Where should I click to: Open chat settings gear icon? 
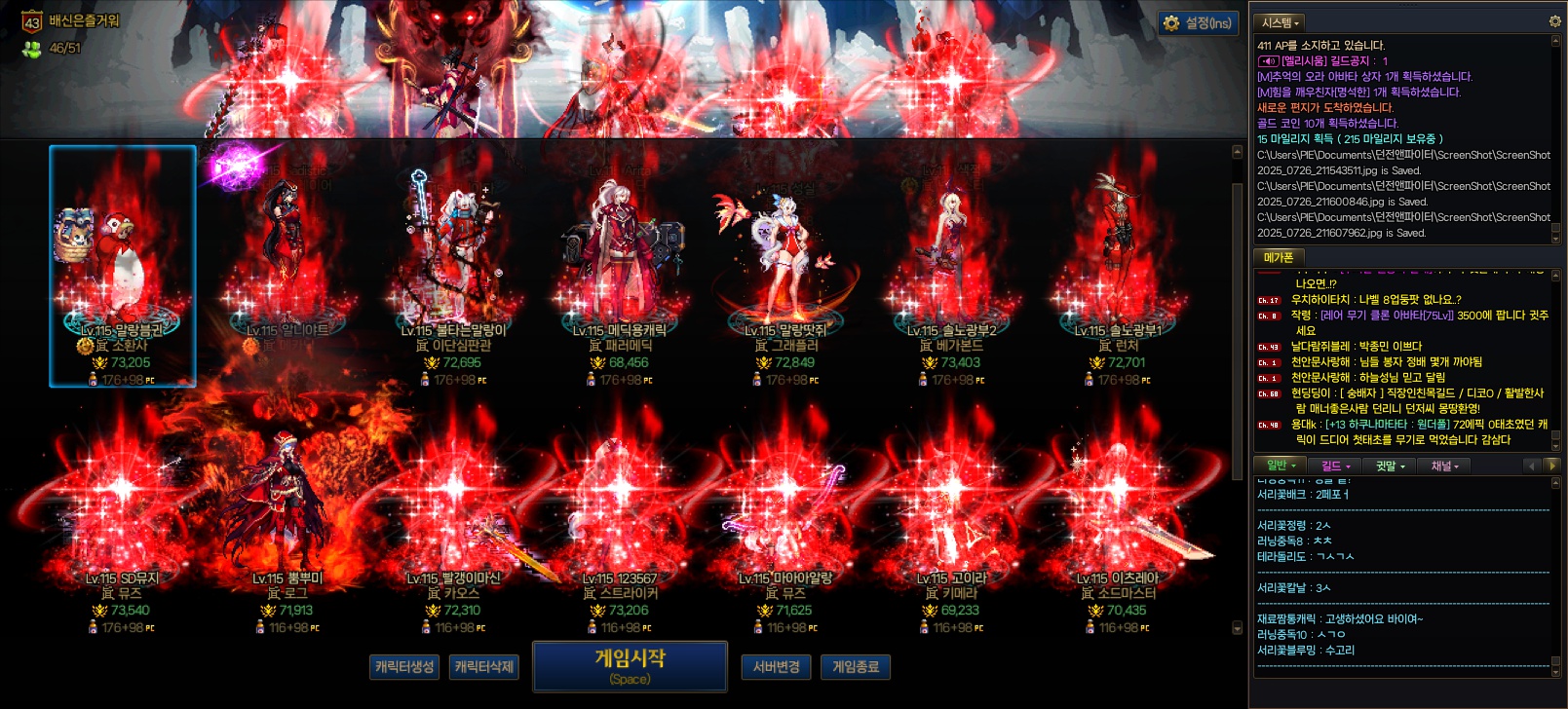(x=1554, y=21)
